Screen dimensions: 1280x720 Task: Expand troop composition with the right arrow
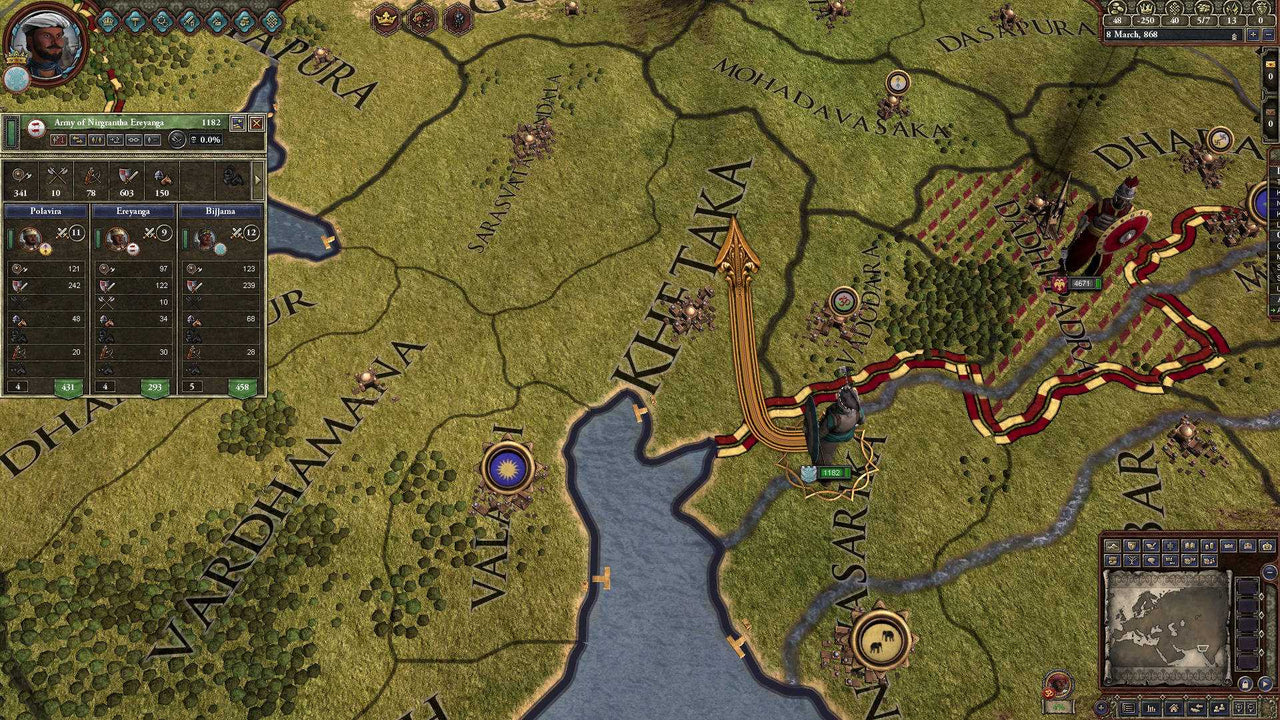[x=258, y=180]
